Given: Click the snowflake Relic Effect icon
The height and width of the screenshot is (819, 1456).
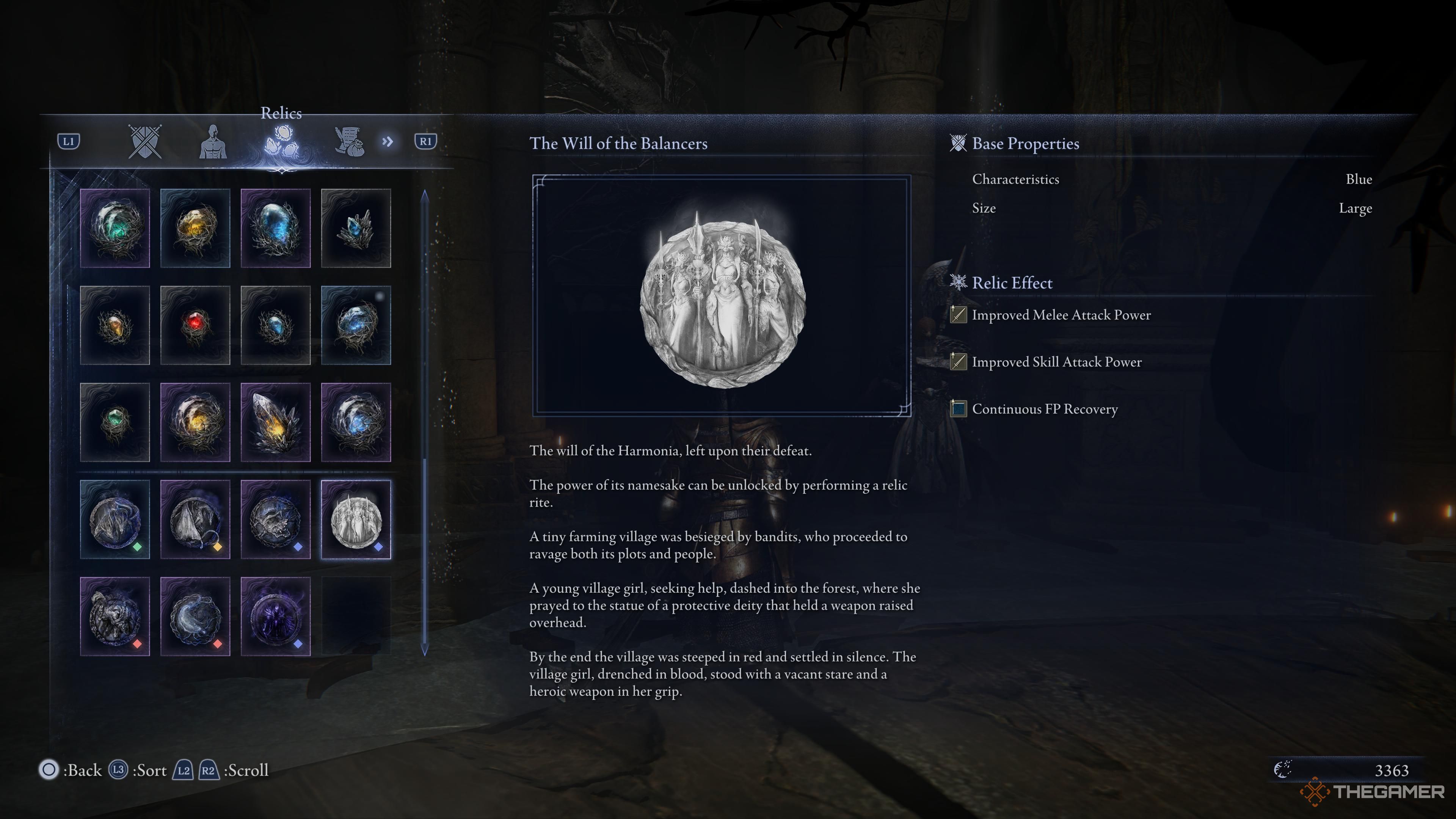Looking at the screenshot, I should point(958,282).
